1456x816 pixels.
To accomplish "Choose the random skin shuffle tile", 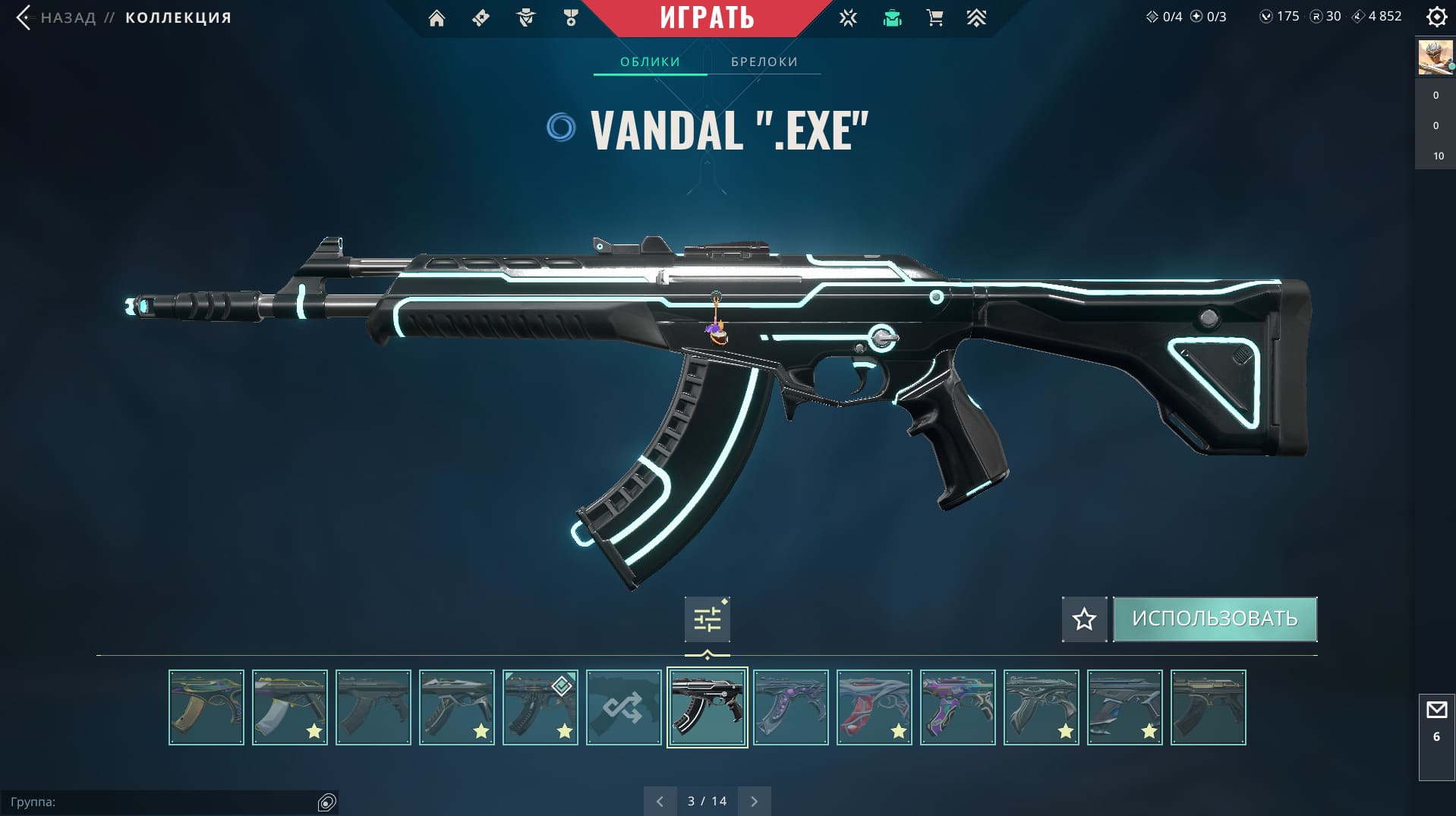I will click(x=623, y=707).
